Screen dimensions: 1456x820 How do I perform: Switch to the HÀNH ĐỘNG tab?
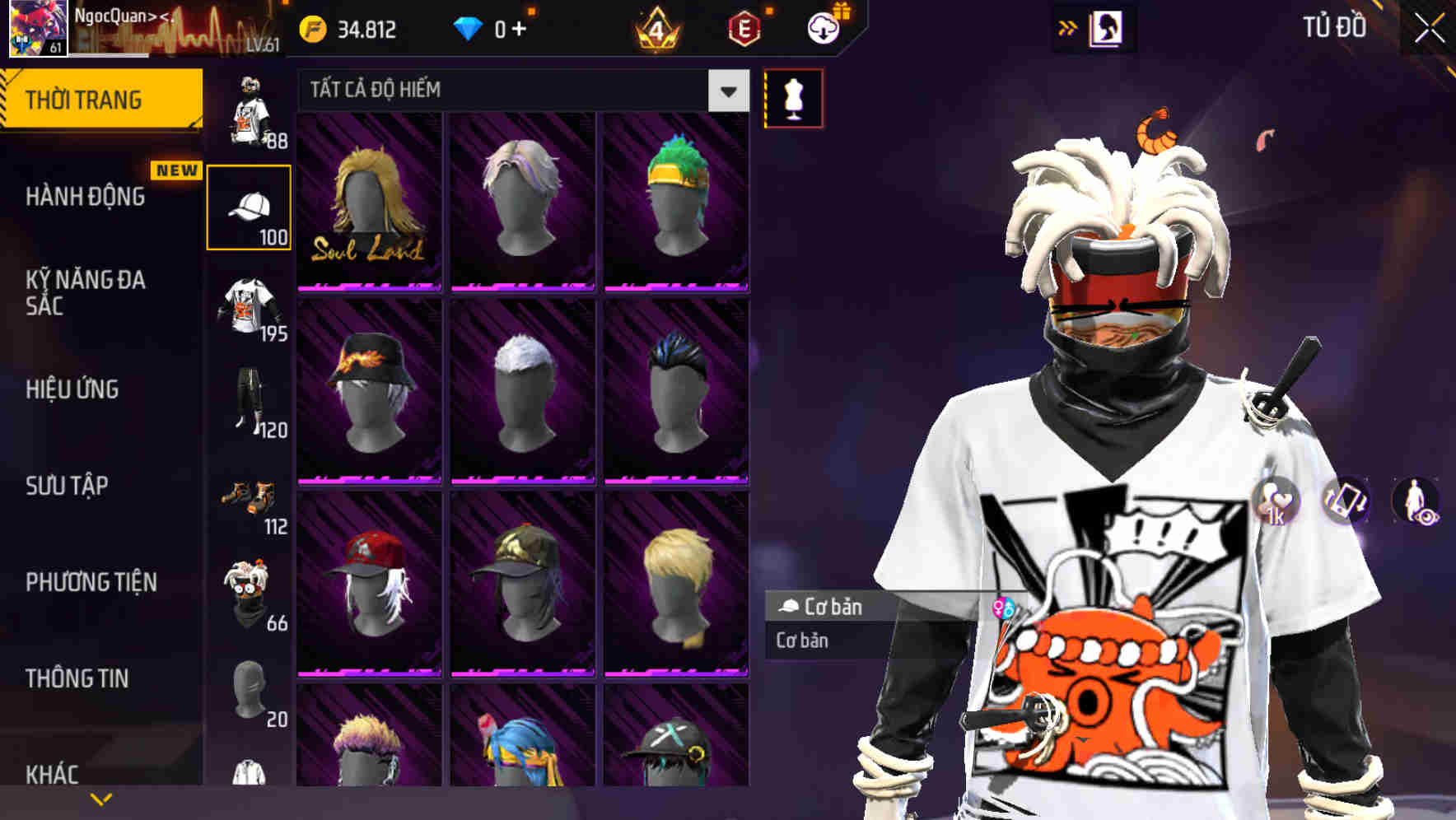pyautogui.click(x=86, y=198)
